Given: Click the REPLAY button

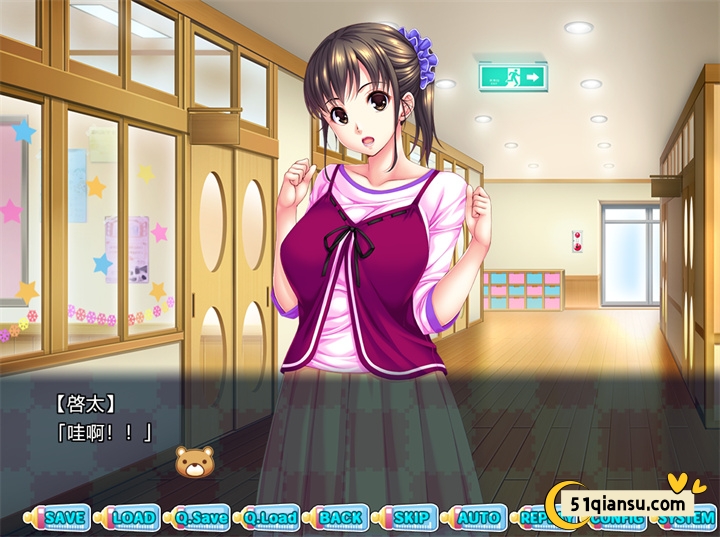Looking at the screenshot, I should [x=532, y=519].
